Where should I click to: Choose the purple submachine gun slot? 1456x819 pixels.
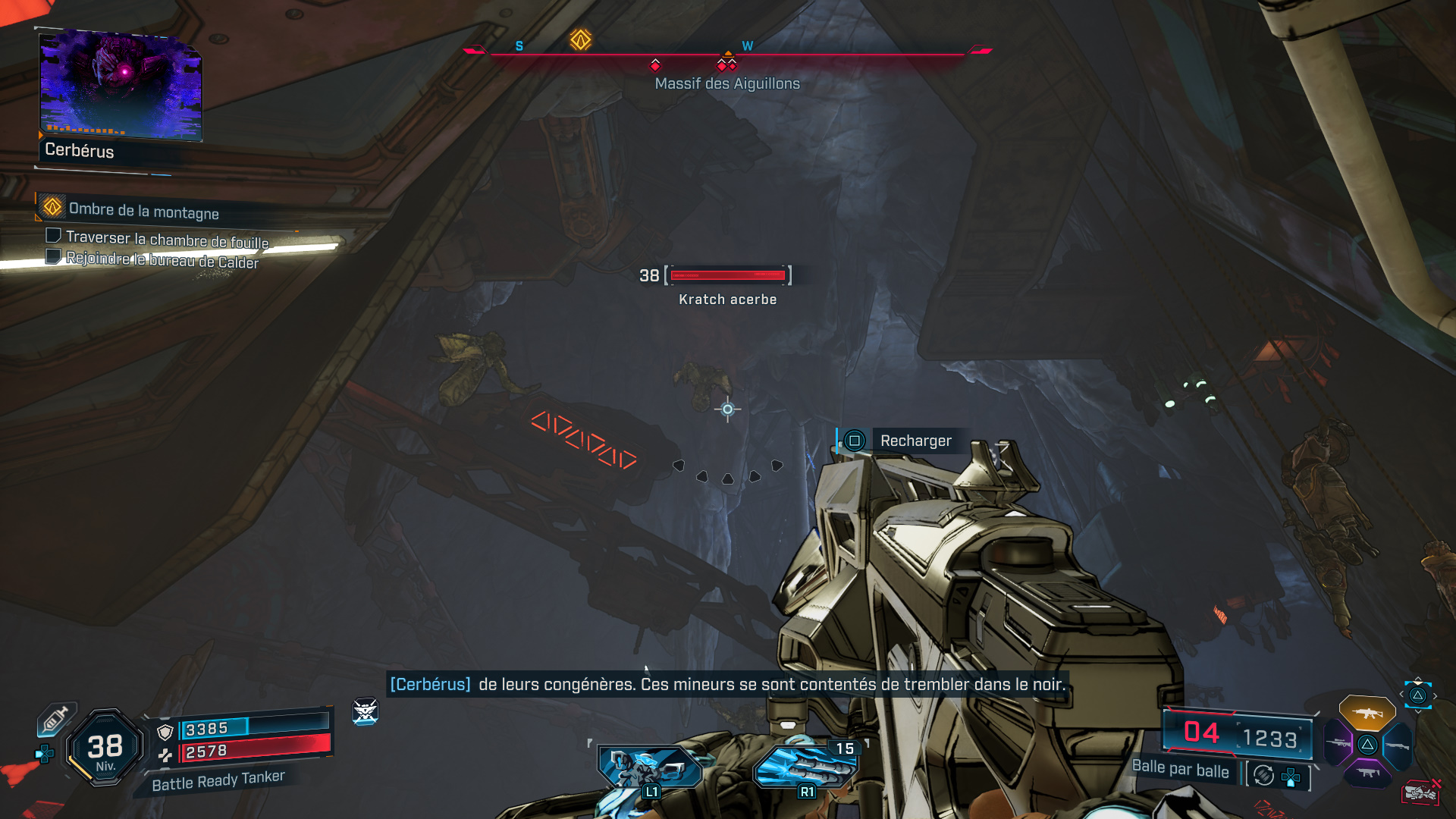tap(1367, 773)
